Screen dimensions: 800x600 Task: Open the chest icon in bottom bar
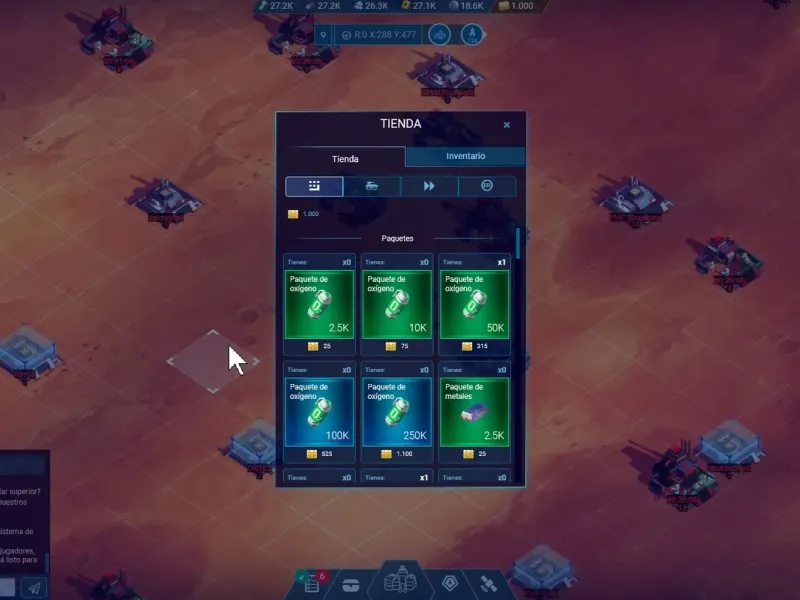click(351, 585)
